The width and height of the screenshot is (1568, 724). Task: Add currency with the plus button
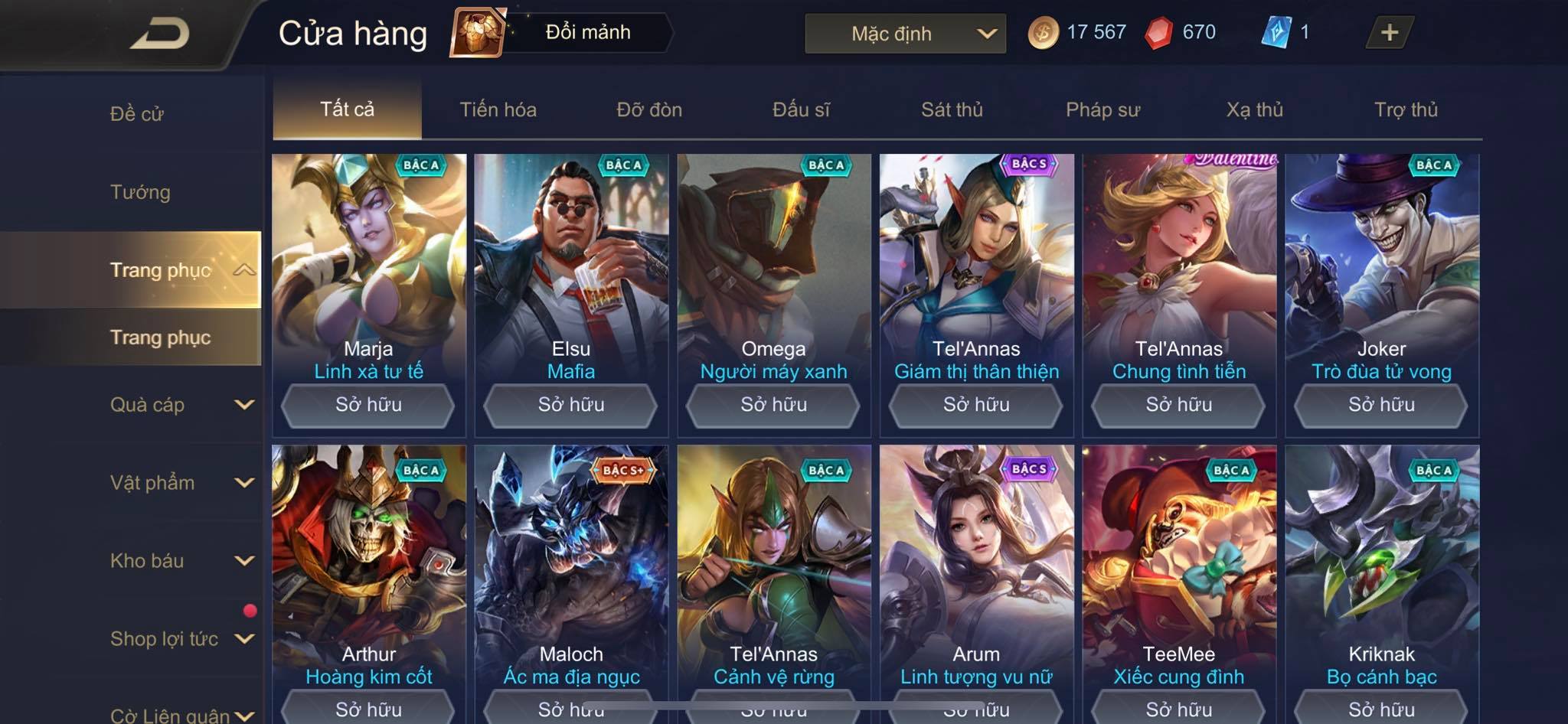[1389, 33]
